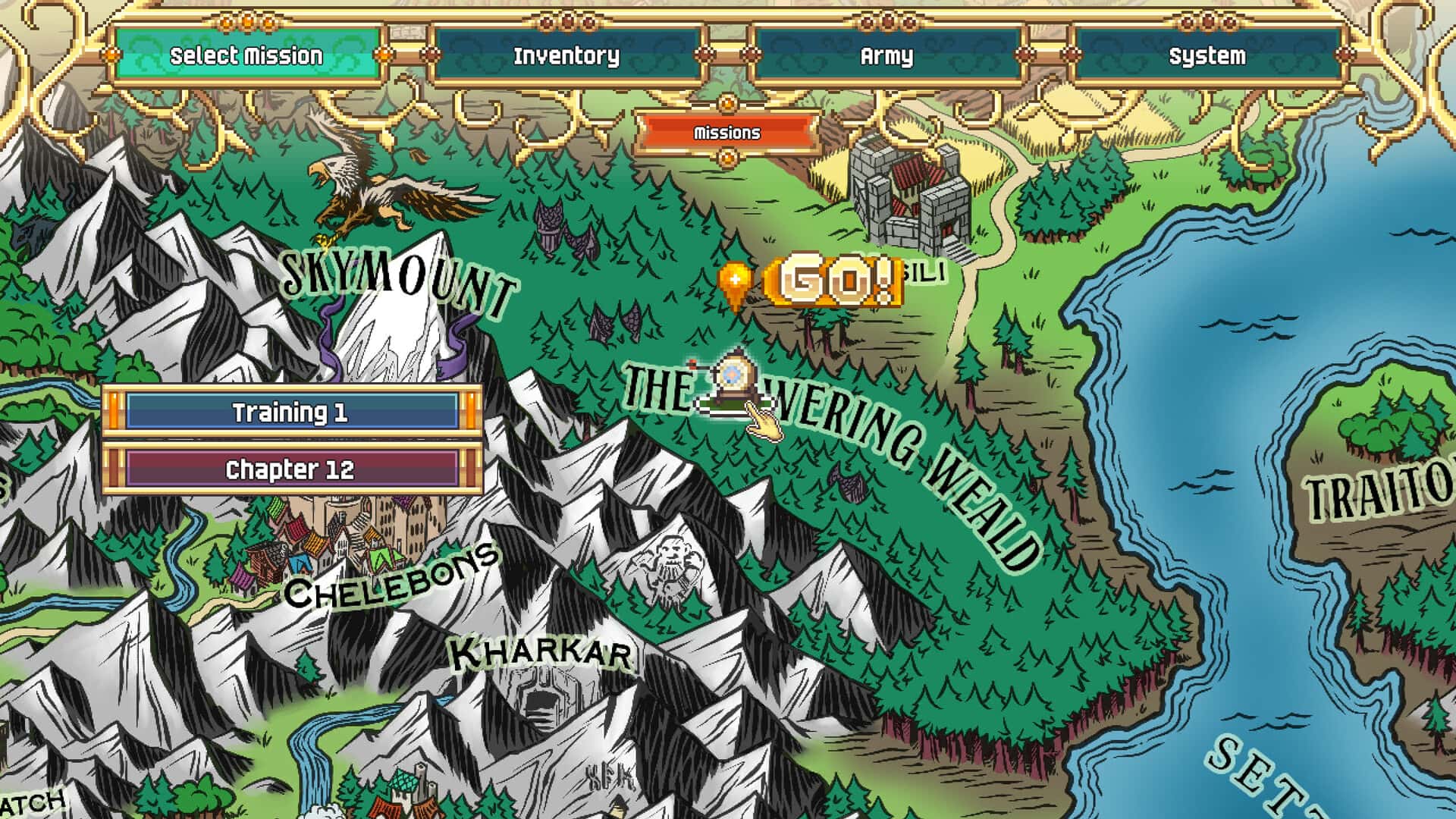This screenshot has width=1456, height=819.
Task: Click the glowing clock mission marker
Action: coord(732,375)
